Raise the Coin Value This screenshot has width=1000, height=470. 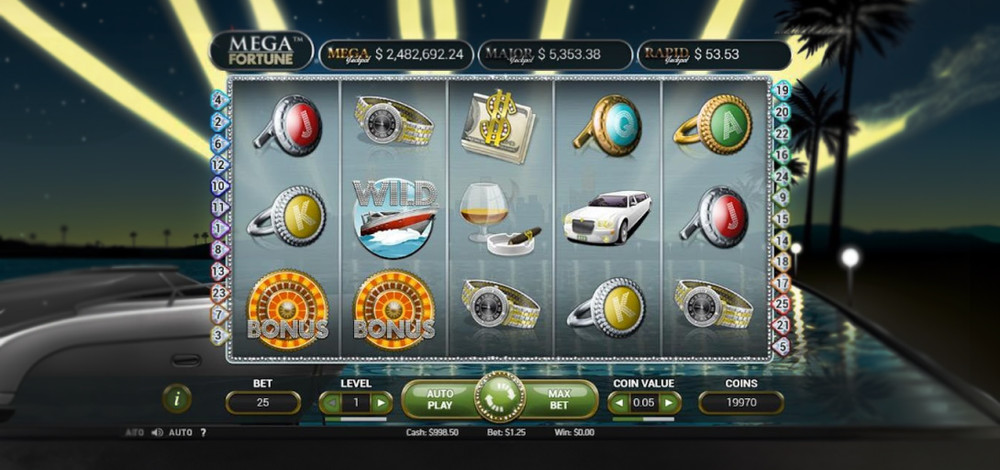(670, 403)
